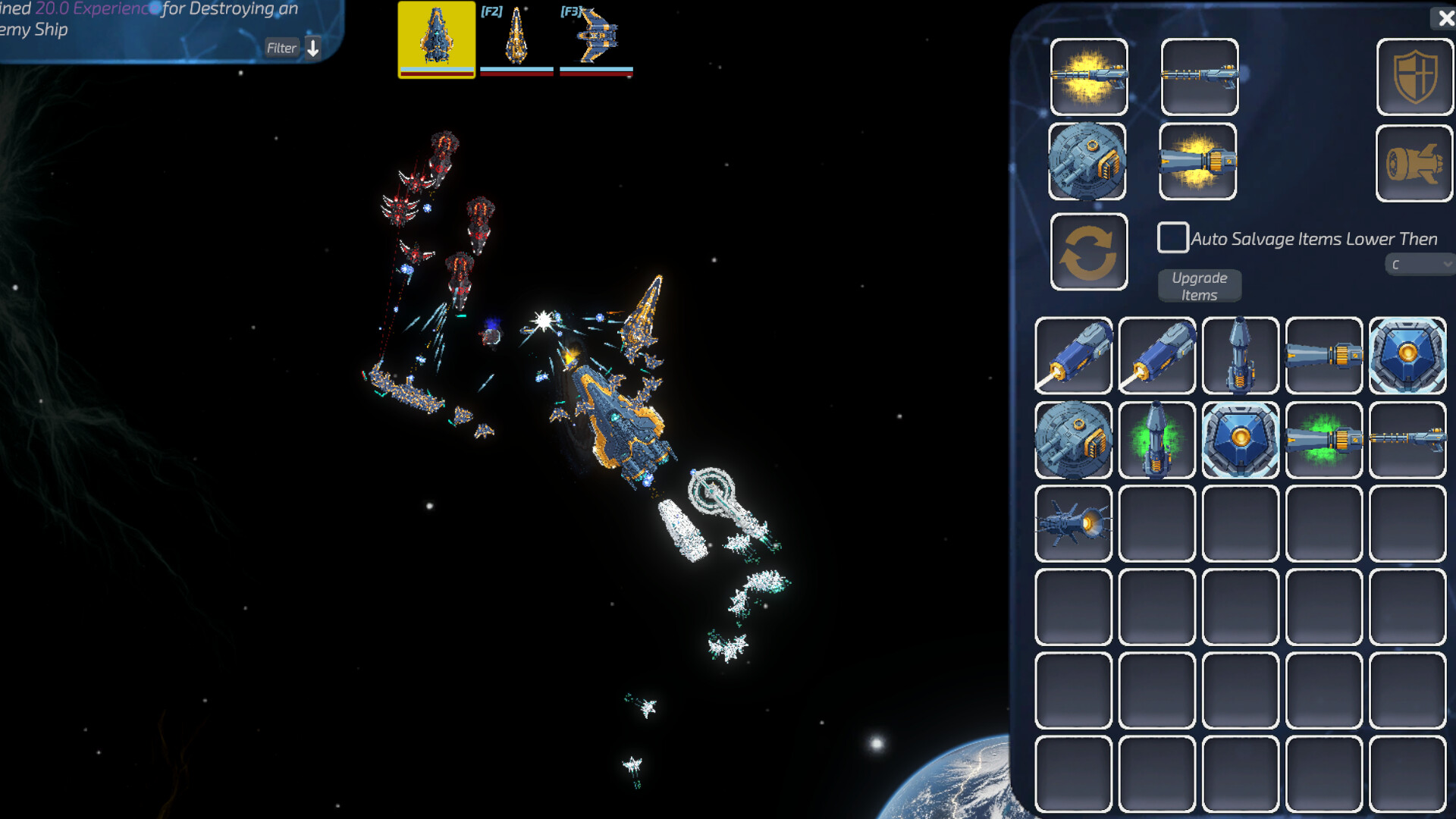Select the plain cannon in the second equipped slot
The height and width of the screenshot is (819, 1456).
click(1200, 77)
